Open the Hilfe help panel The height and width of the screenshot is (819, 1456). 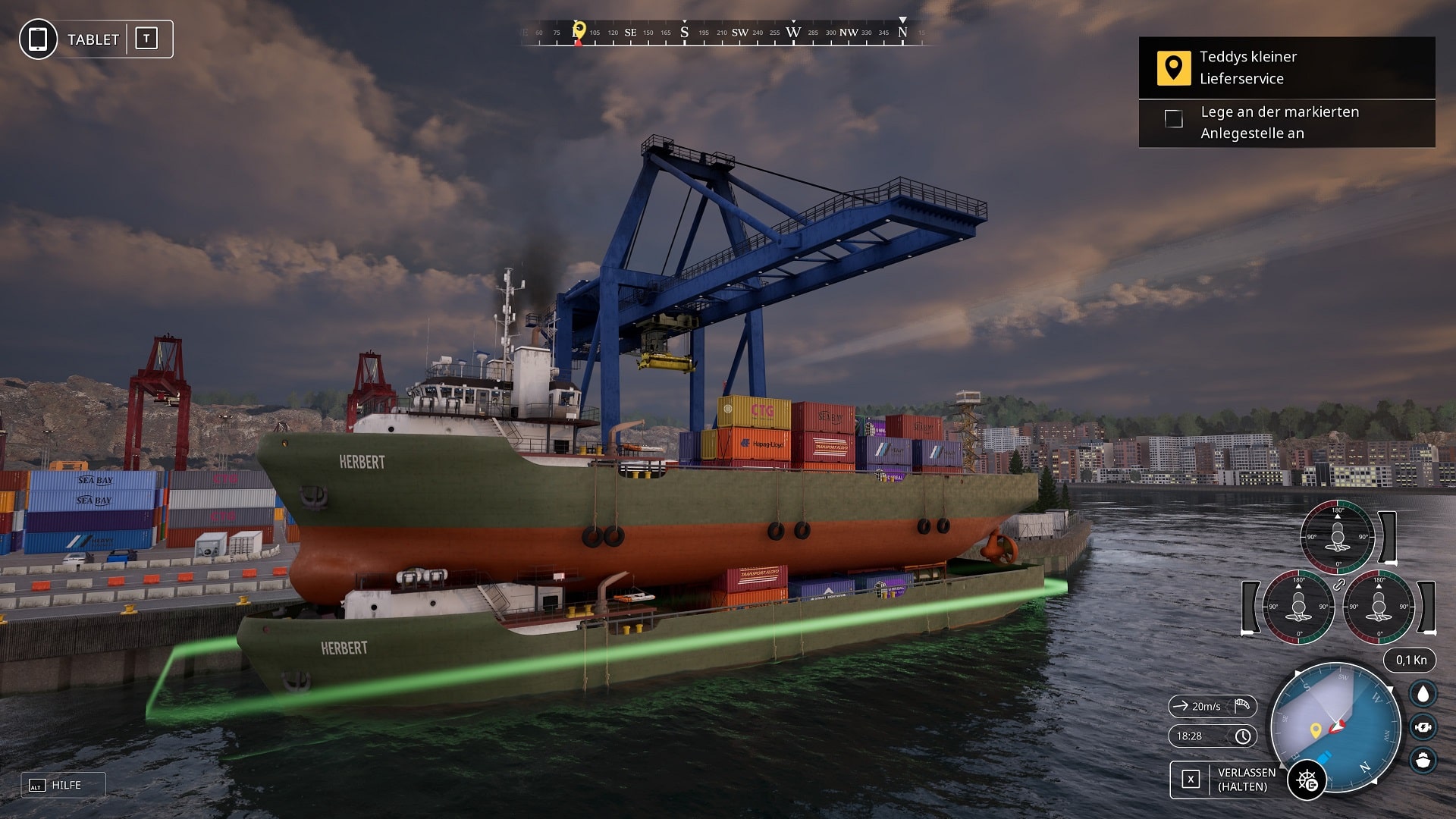(64, 786)
